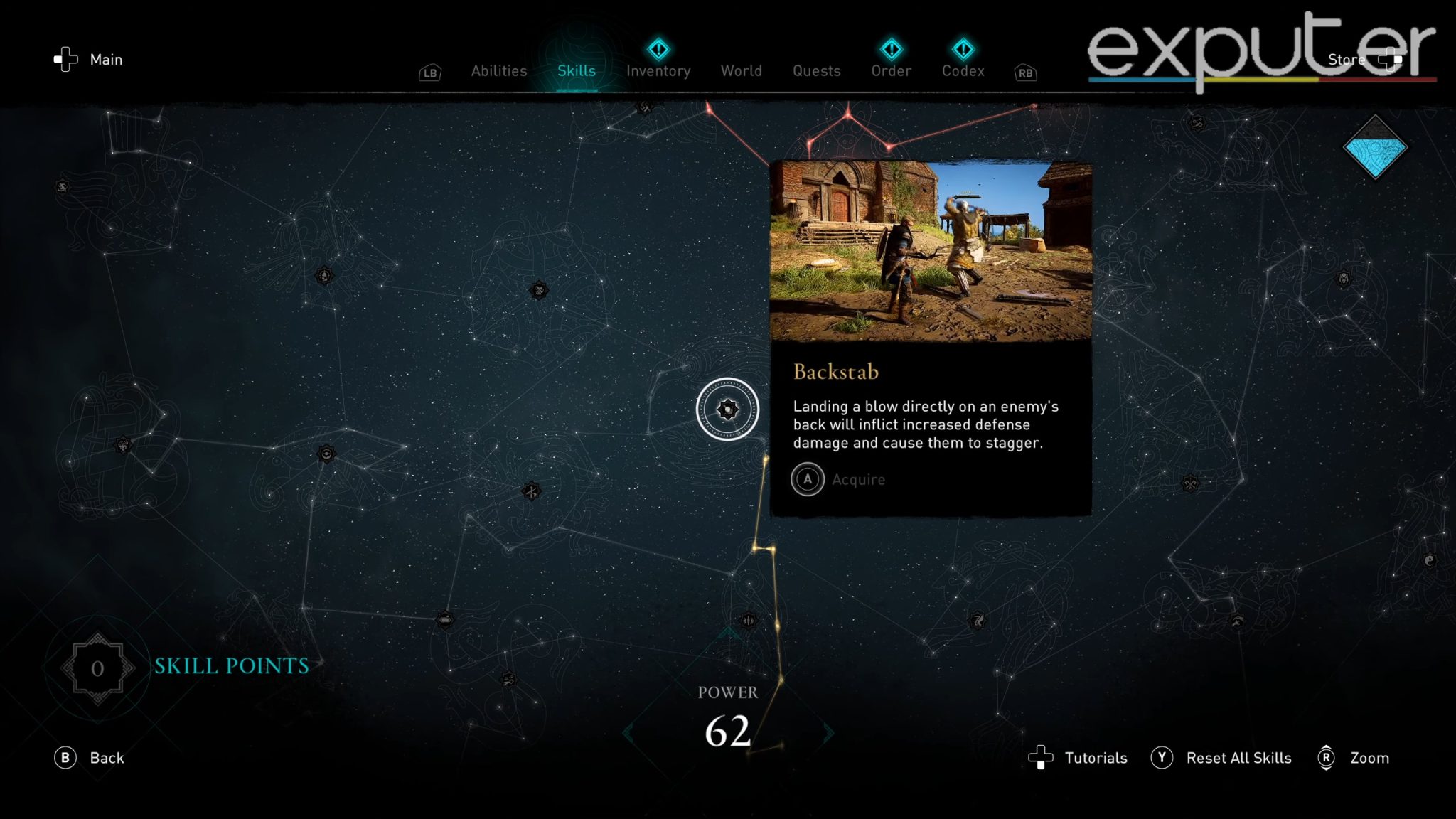Open the World tab
This screenshot has height=819, width=1456.
(x=741, y=70)
